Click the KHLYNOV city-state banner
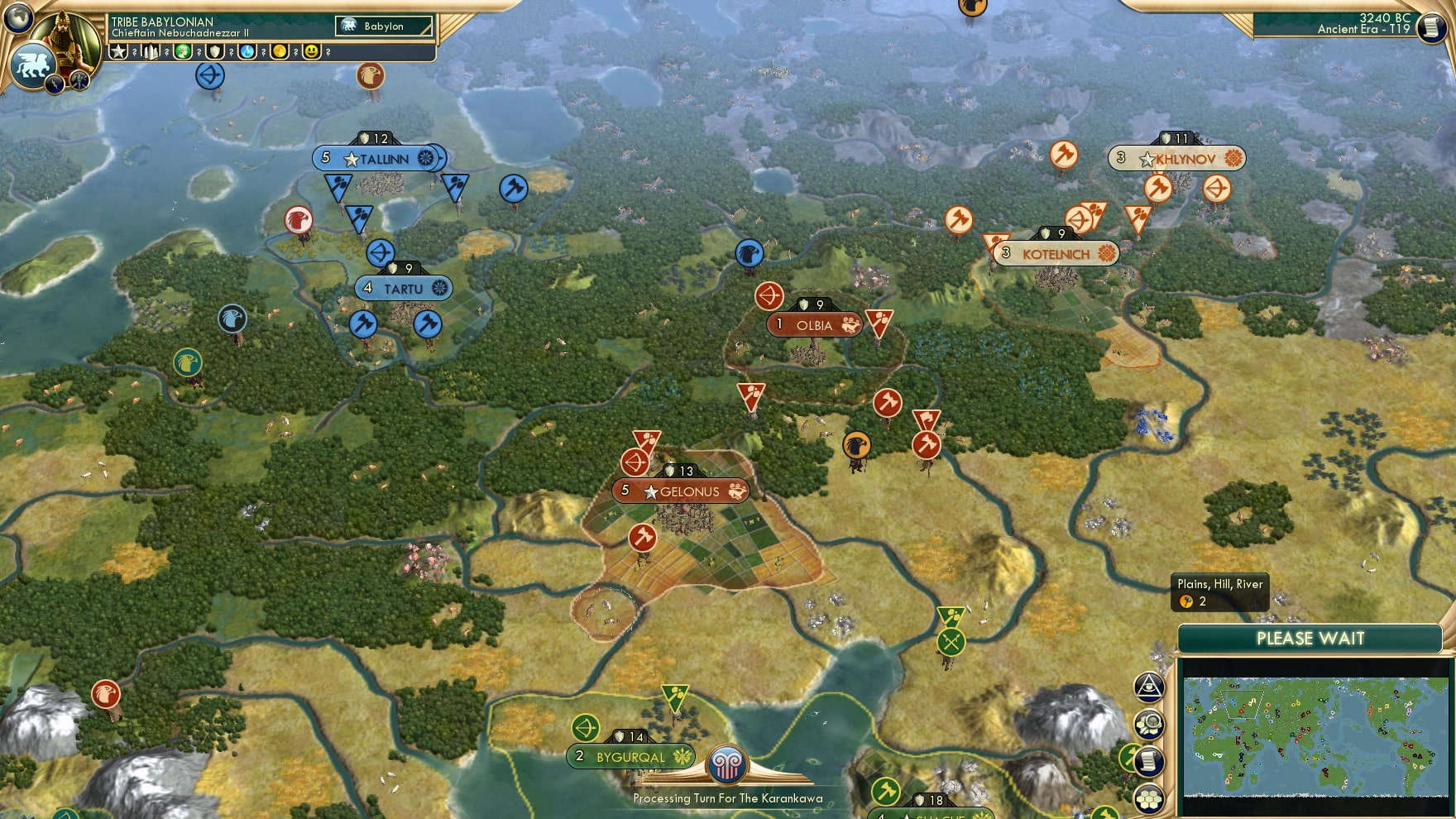Image resolution: width=1456 pixels, height=819 pixels. pyautogui.click(x=1176, y=159)
